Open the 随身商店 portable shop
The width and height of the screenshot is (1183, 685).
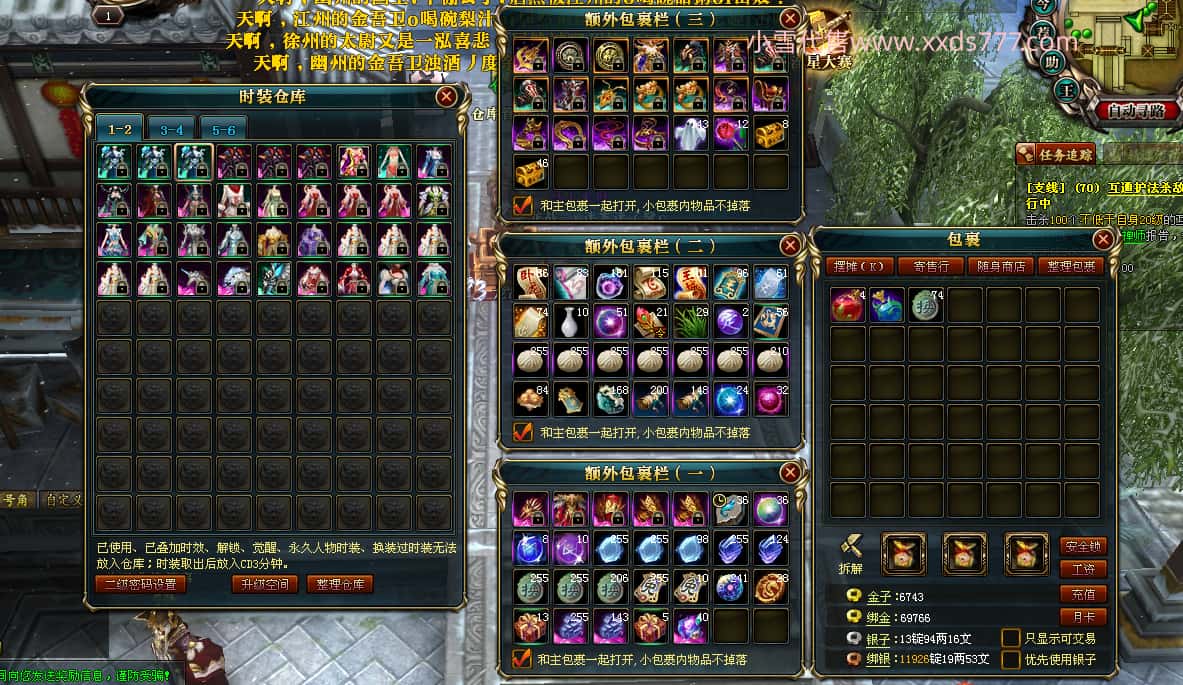click(x=1001, y=266)
